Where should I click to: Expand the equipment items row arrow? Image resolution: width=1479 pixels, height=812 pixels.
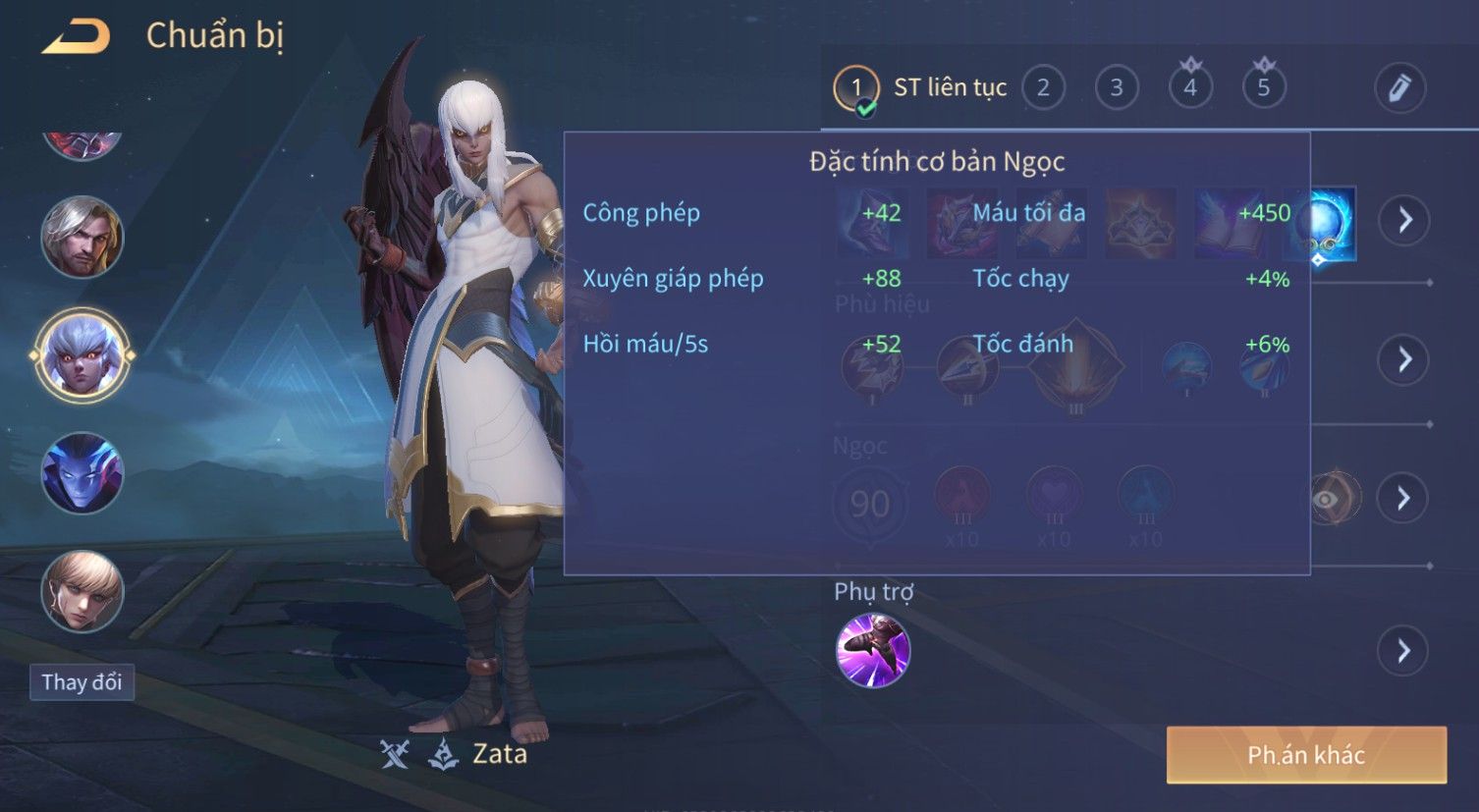point(1403,220)
